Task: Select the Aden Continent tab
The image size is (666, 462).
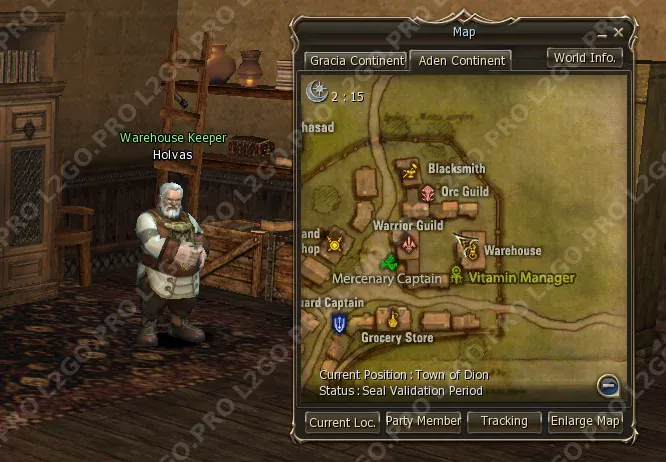Action: [461, 61]
